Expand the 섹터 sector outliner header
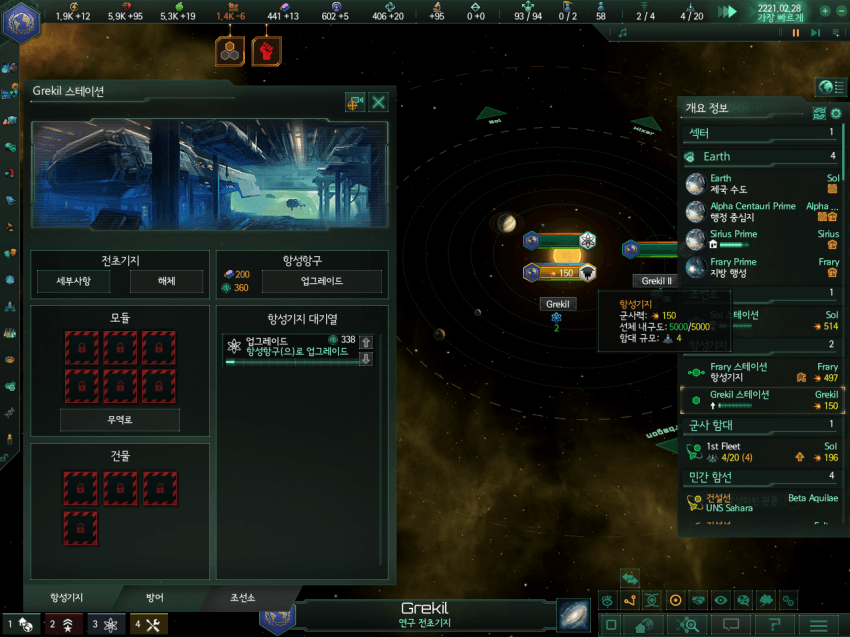 point(760,132)
